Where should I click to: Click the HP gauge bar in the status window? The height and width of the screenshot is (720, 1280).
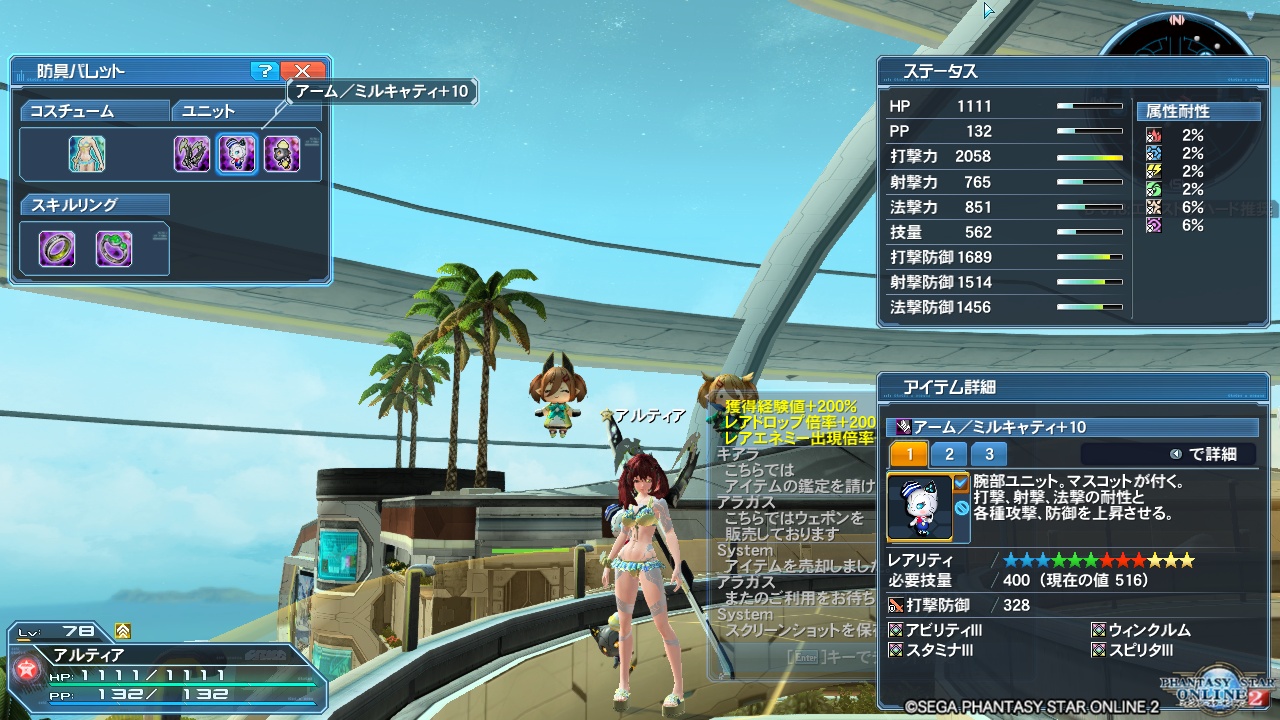tap(1090, 105)
